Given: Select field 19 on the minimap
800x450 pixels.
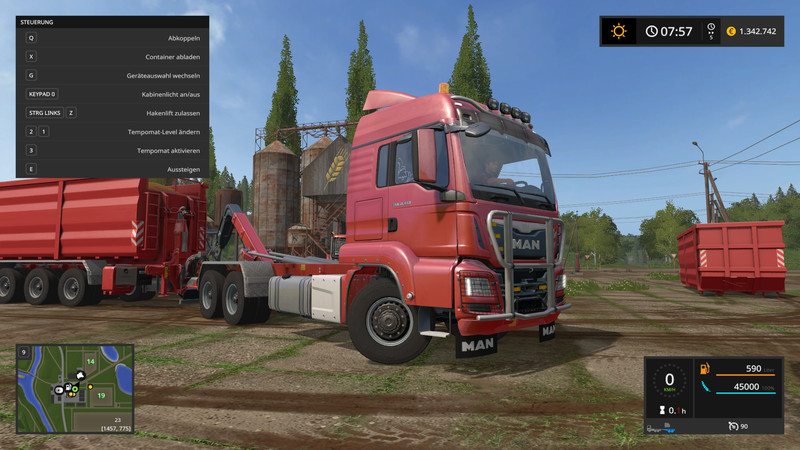Looking at the screenshot, I should (x=101, y=395).
